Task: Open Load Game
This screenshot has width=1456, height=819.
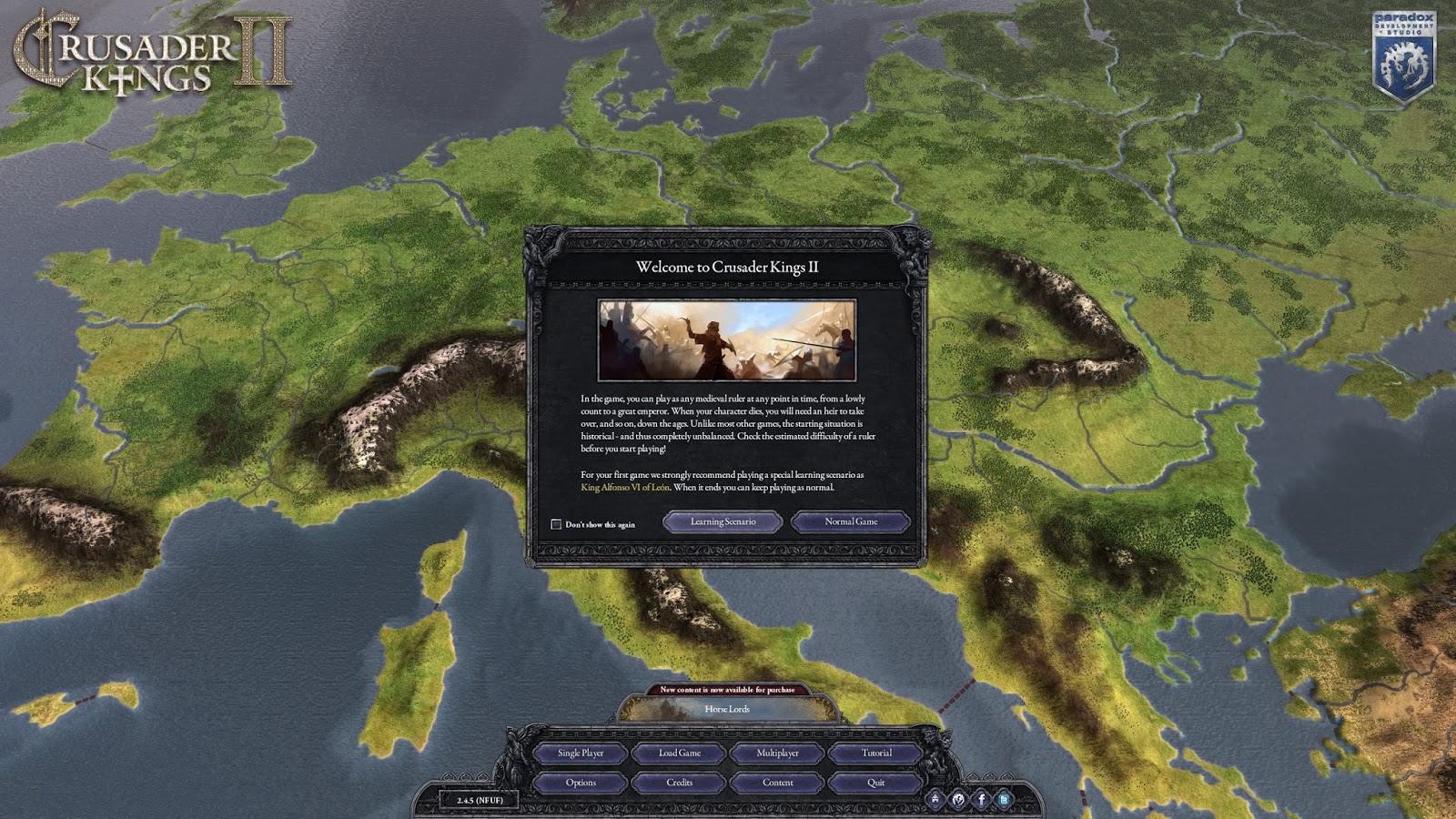Action: [x=682, y=753]
